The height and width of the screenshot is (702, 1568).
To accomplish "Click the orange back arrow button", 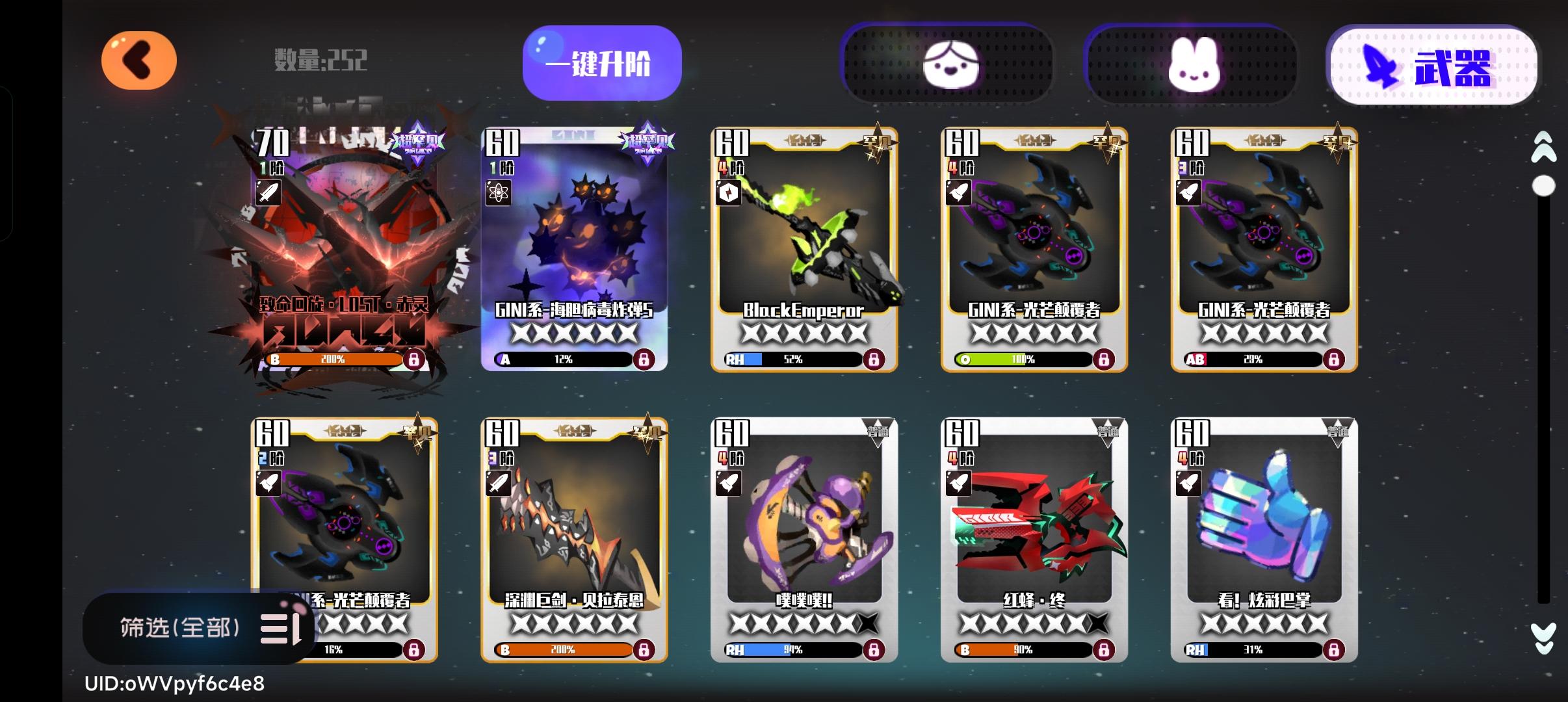I will point(140,60).
